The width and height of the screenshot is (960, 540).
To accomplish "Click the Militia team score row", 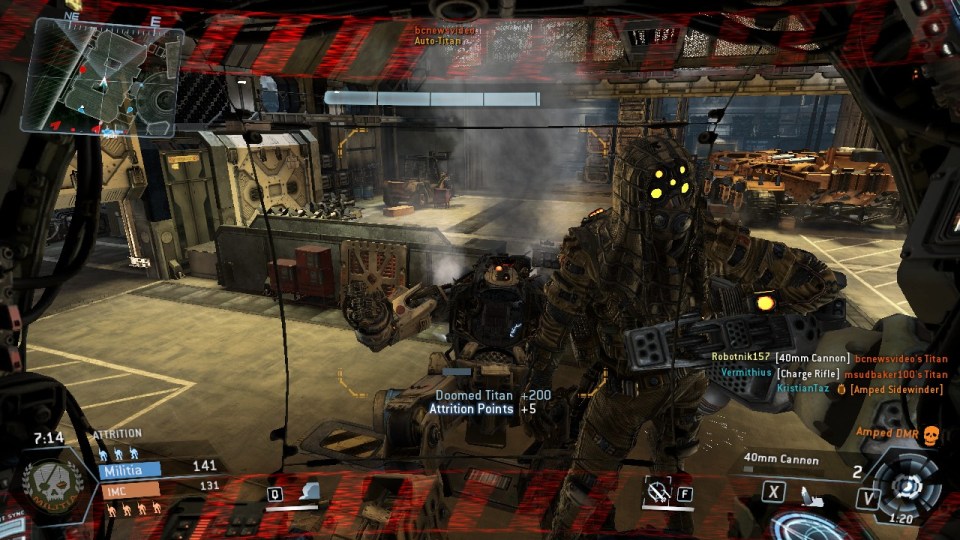I will point(160,467).
